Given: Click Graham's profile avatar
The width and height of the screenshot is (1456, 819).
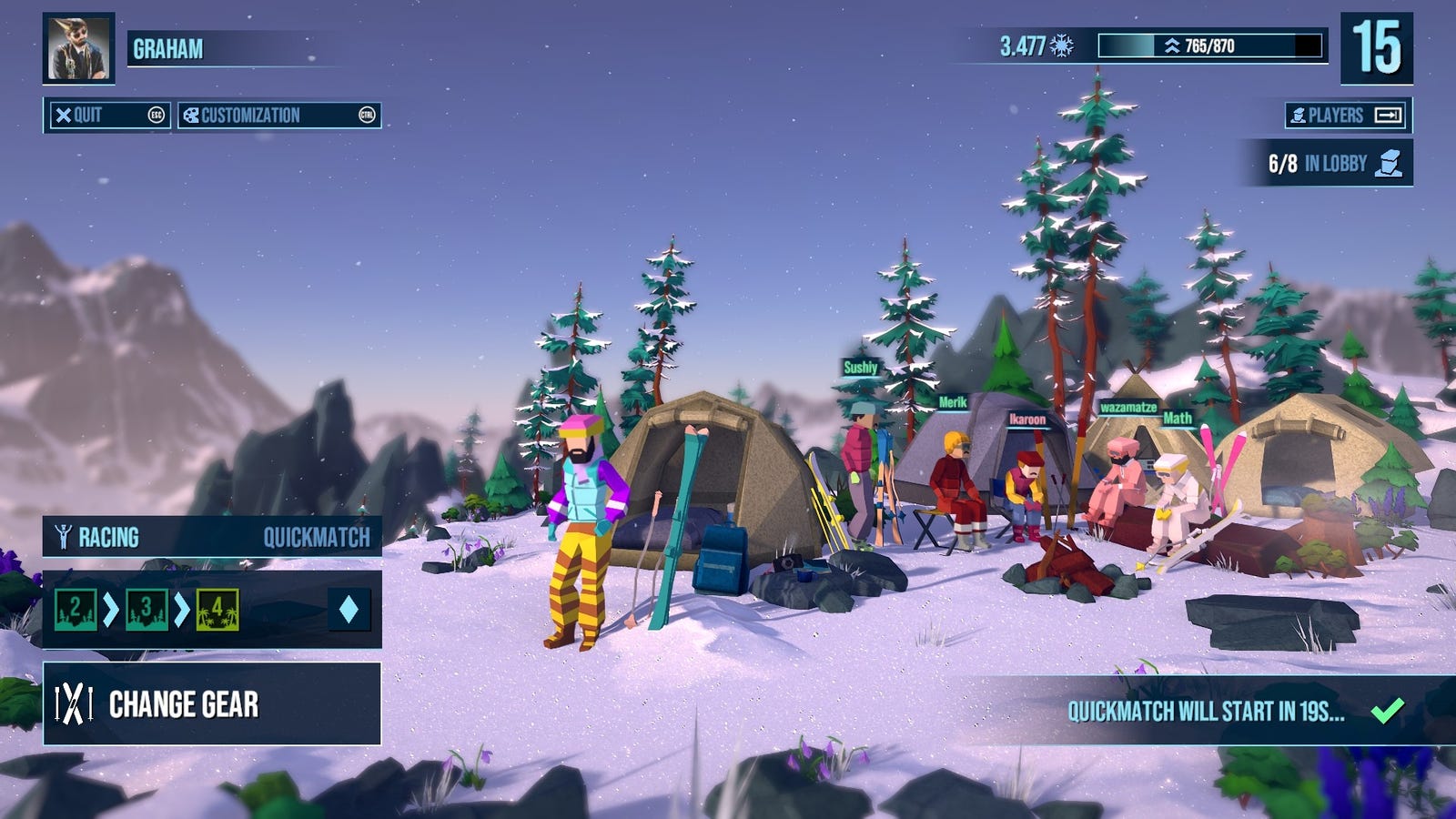Looking at the screenshot, I should pos(78,48).
